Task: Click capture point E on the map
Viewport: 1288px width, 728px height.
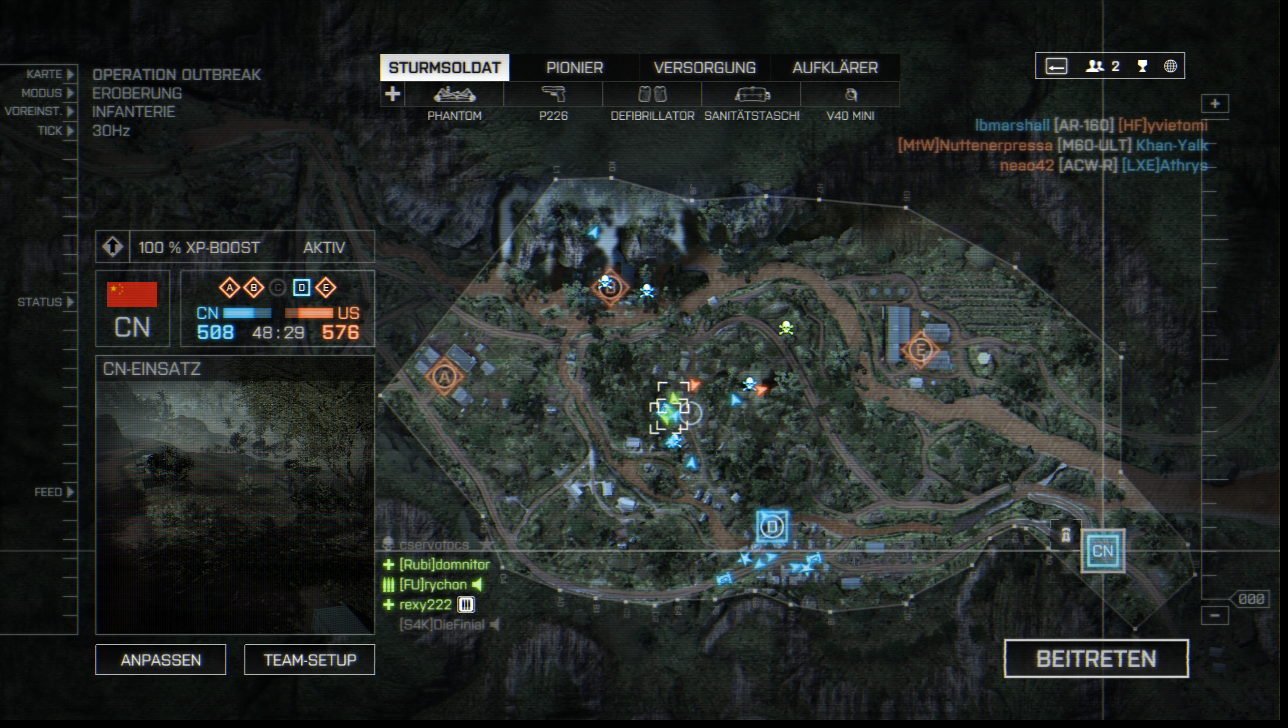Action: click(x=919, y=350)
